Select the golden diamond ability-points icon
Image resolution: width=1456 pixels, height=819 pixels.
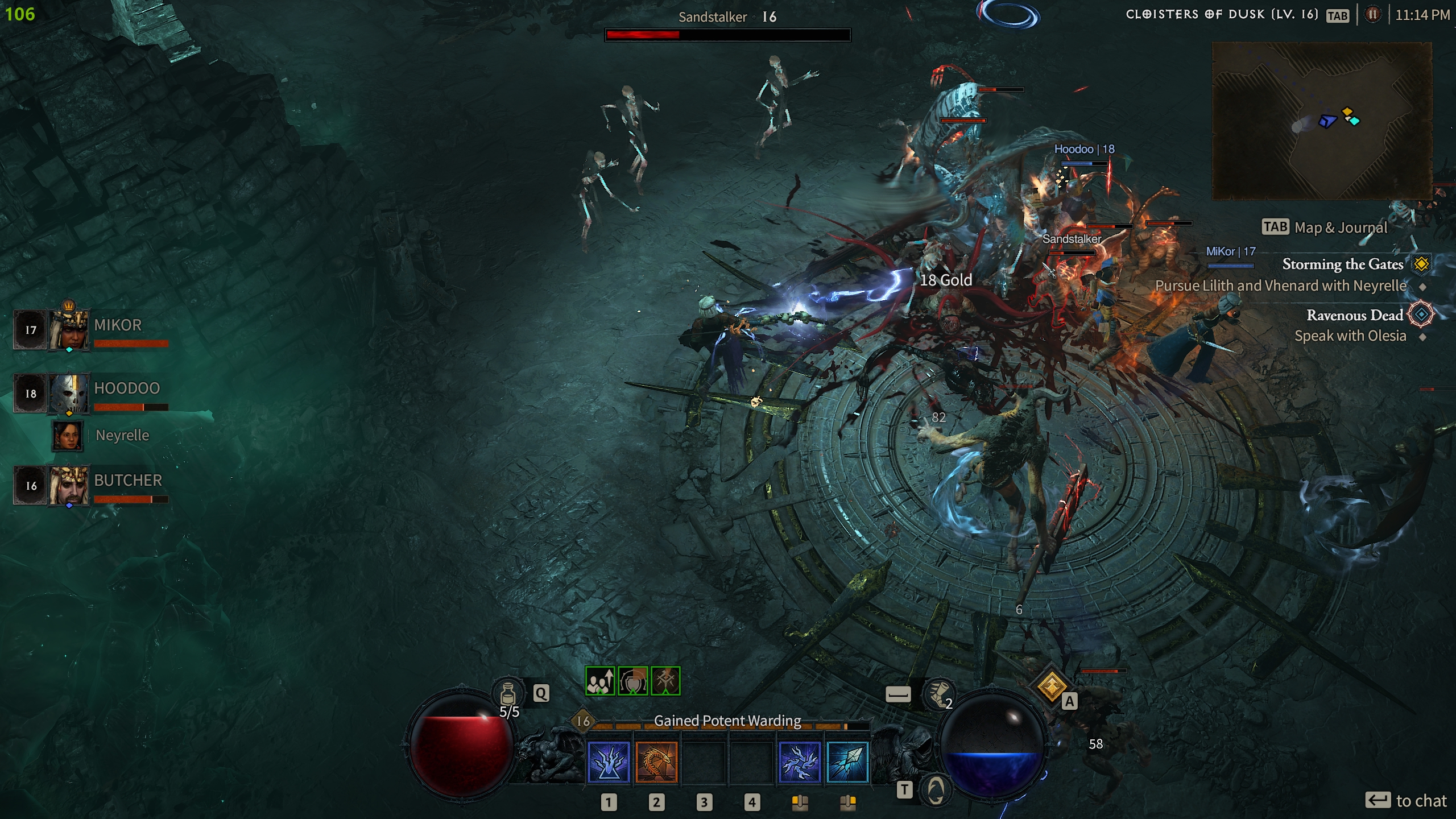(1051, 686)
